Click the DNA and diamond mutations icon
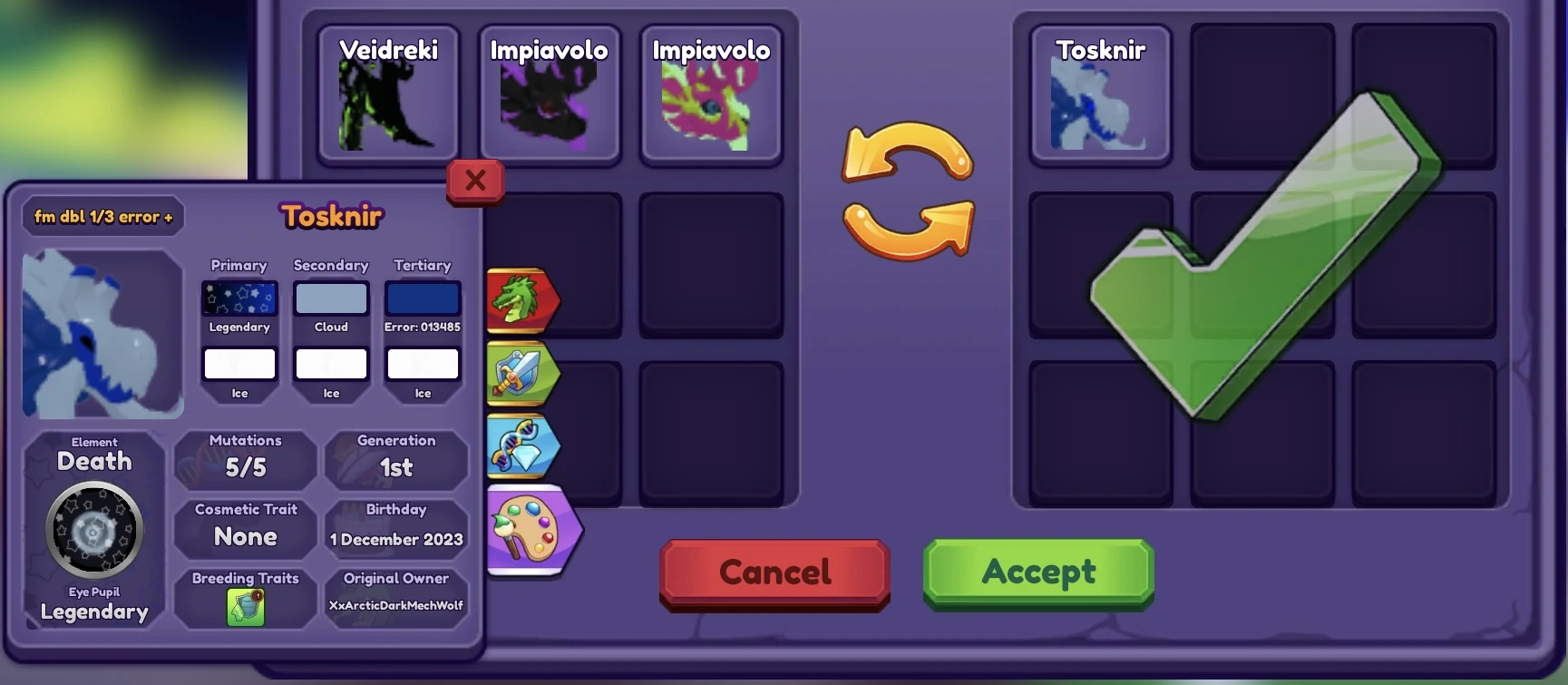 (523, 445)
